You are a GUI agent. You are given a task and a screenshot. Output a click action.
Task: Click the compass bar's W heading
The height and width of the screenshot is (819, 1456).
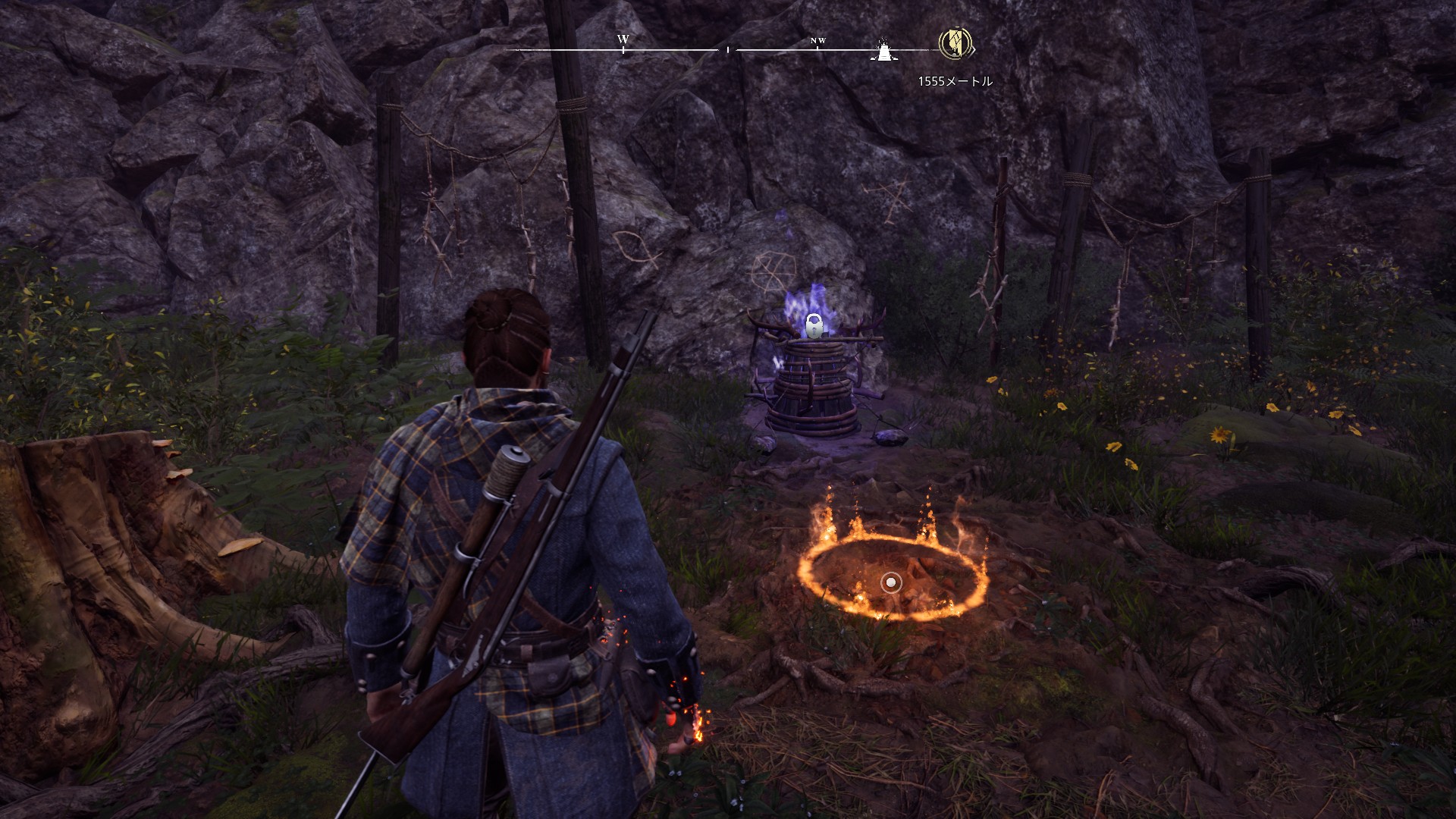[623, 39]
